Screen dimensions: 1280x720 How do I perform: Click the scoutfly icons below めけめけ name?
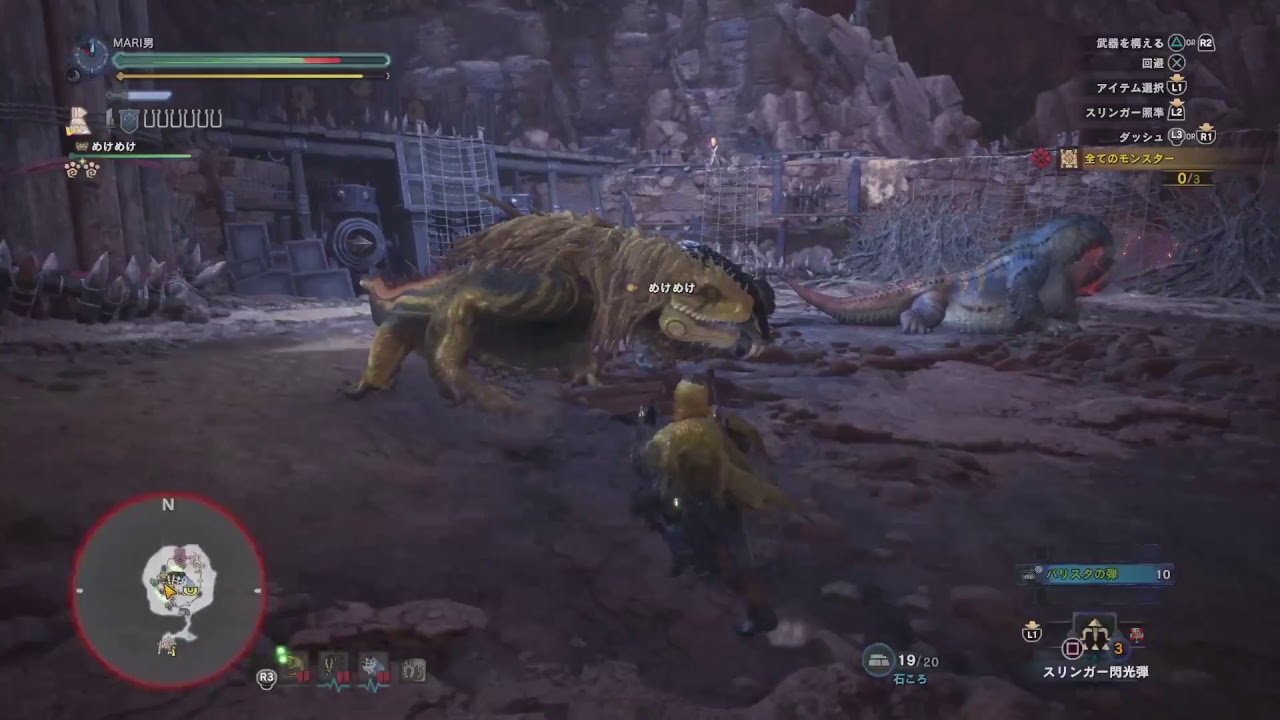pos(82,172)
